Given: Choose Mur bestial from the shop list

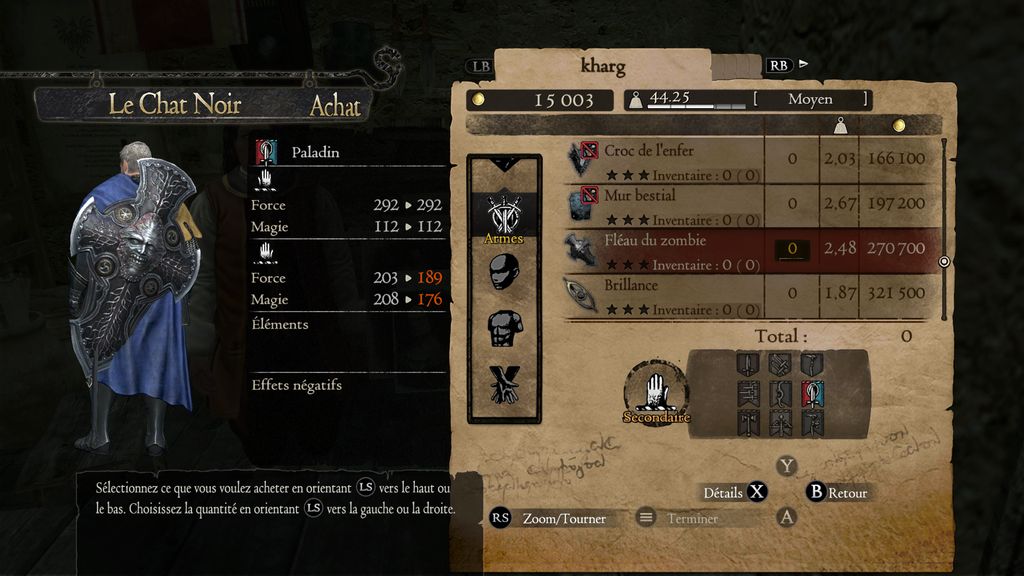Looking at the screenshot, I should pos(660,203).
